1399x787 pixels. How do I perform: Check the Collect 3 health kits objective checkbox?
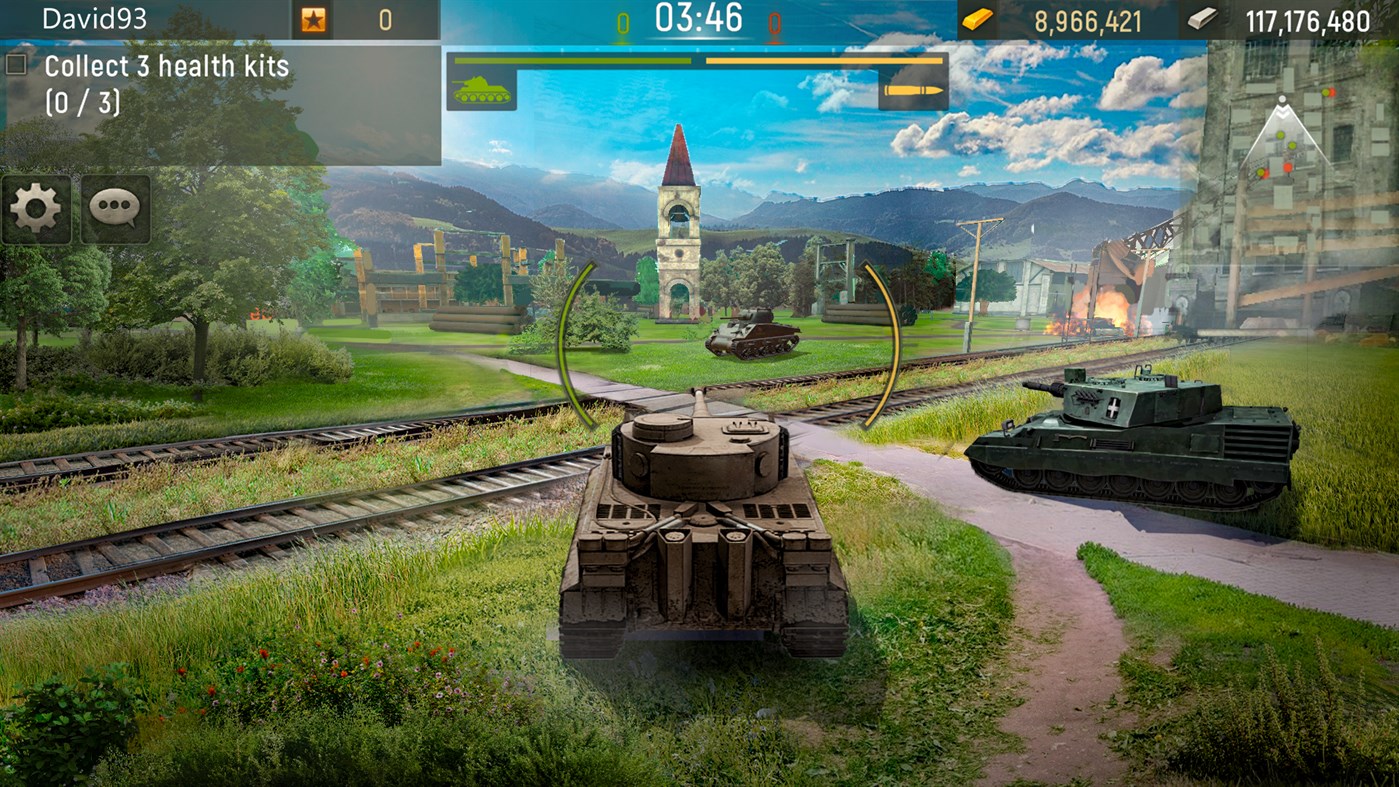[x=15, y=63]
